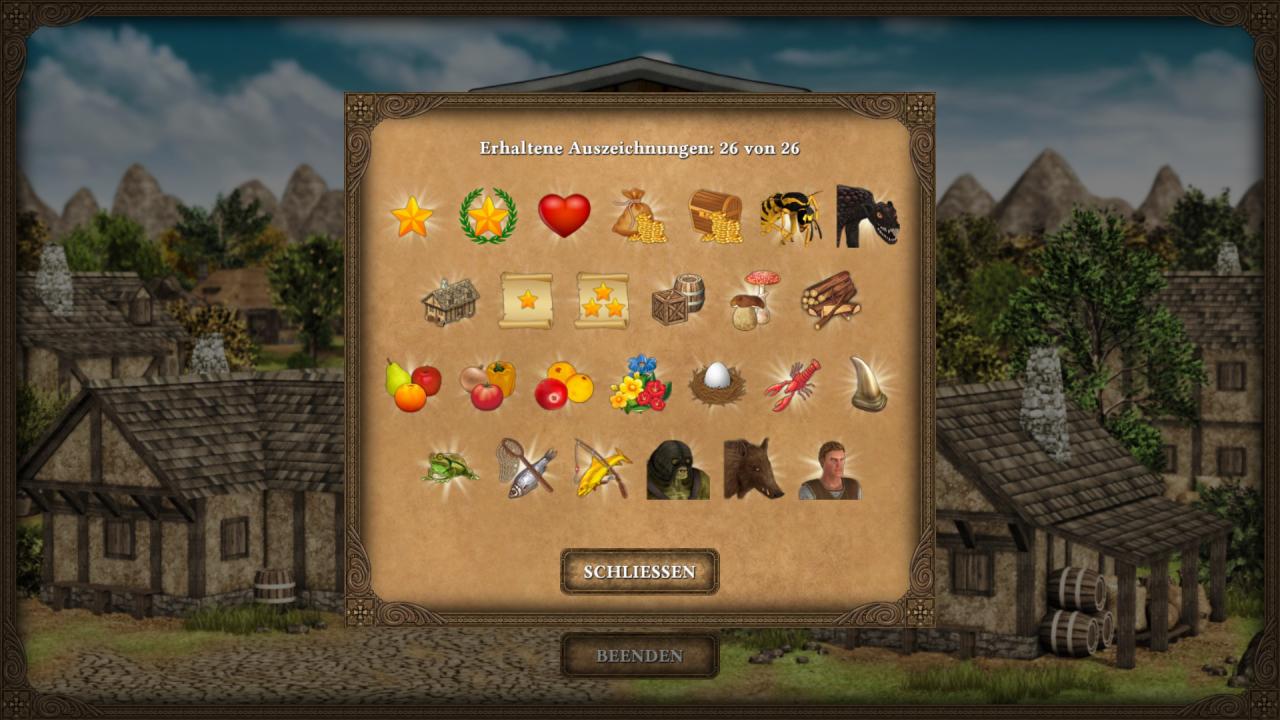Image resolution: width=1280 pixels, height=720 pixels.
Task: Click the Beenden button
Action: point(639,656)
